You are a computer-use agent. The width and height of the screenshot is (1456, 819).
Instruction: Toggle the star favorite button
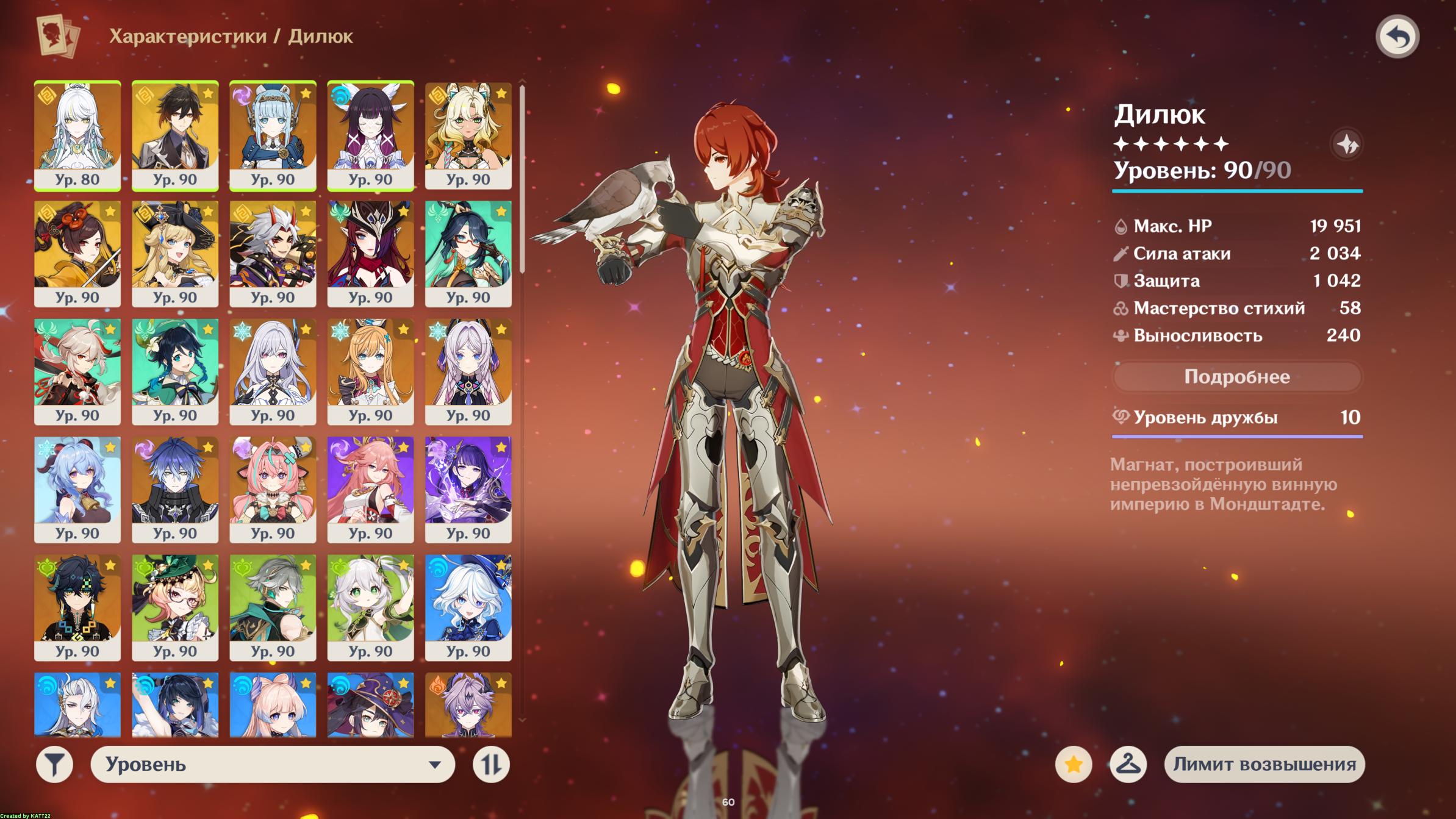point(1074,764)
